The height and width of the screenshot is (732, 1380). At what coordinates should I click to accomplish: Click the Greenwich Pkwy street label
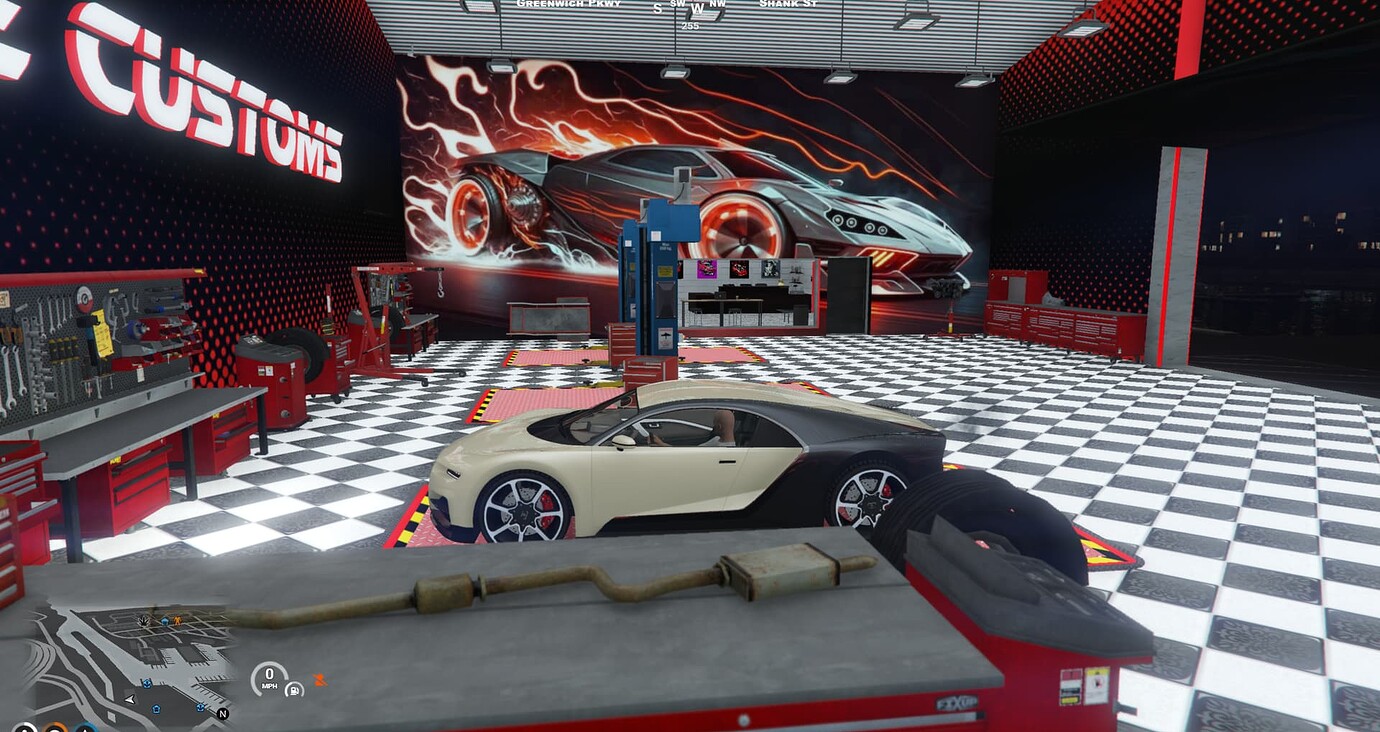pyautogui.click(x=570, y=4)
